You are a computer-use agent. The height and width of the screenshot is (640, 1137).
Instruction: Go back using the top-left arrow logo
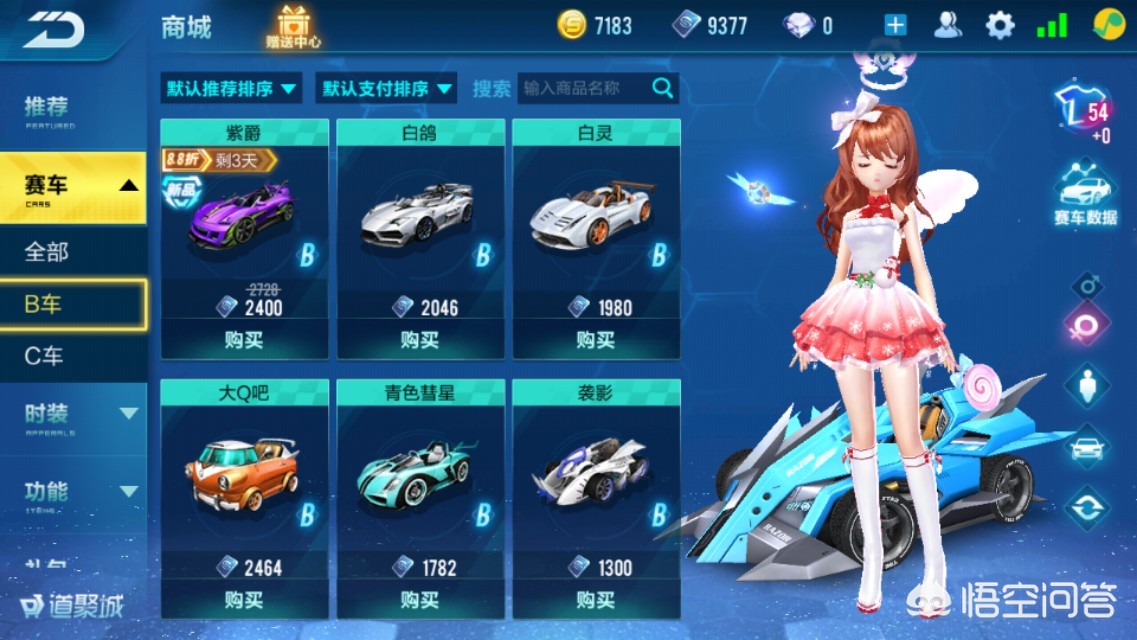[x=54, y=29]
